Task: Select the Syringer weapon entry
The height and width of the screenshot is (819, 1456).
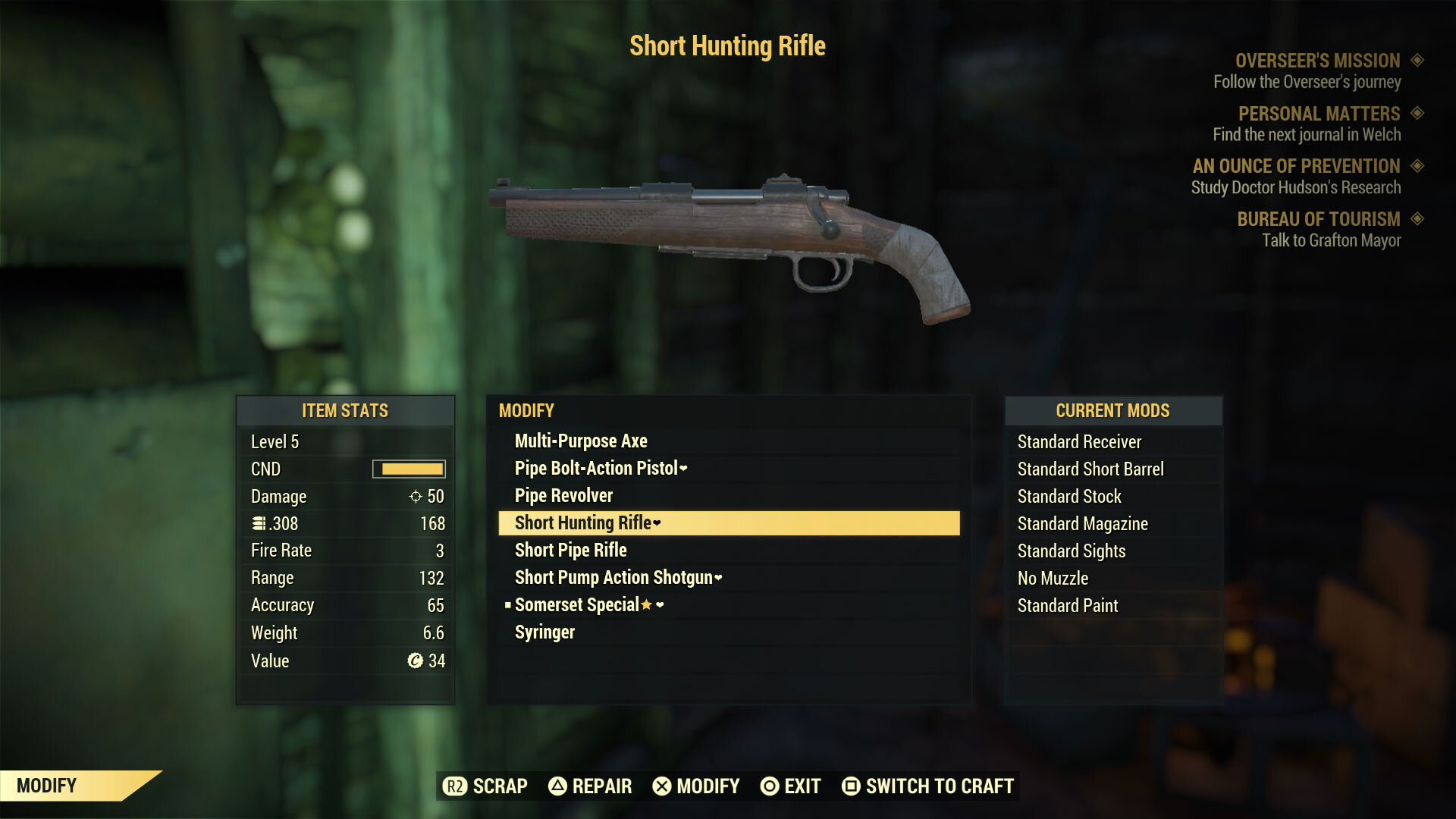Action: [x=544, y=632]
